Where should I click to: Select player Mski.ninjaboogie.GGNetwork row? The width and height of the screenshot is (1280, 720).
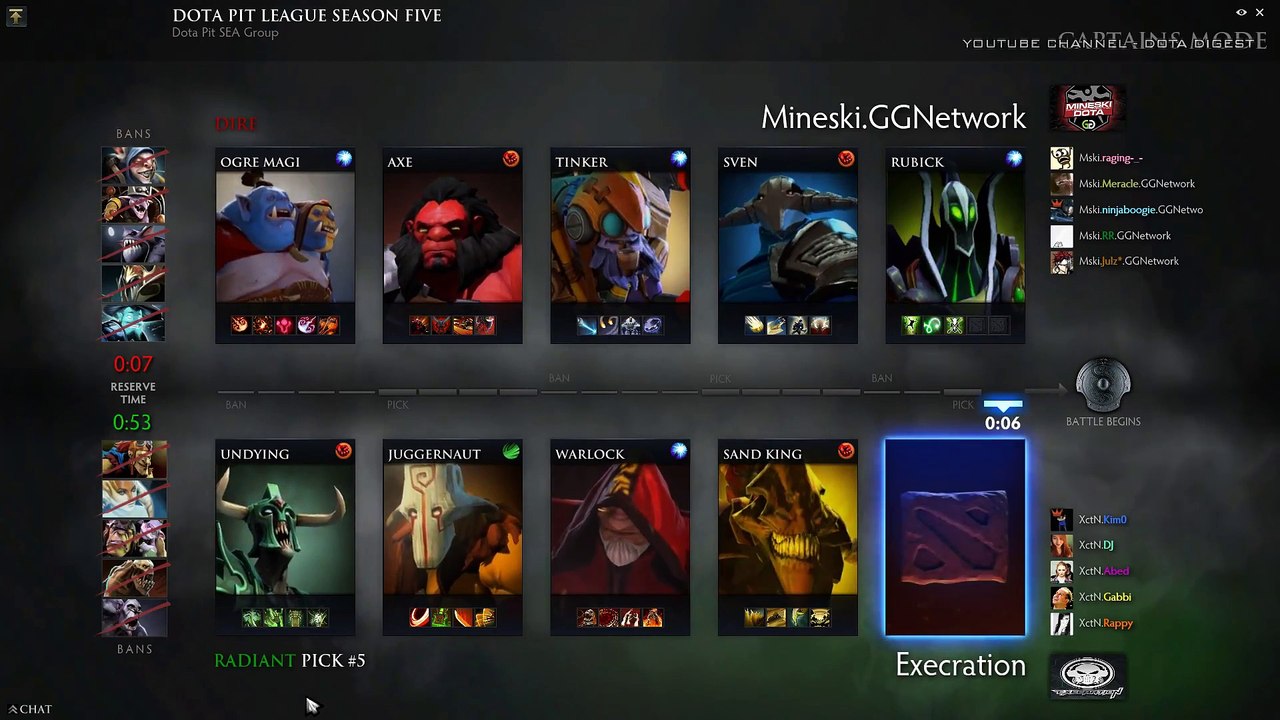coord(1140,210)
